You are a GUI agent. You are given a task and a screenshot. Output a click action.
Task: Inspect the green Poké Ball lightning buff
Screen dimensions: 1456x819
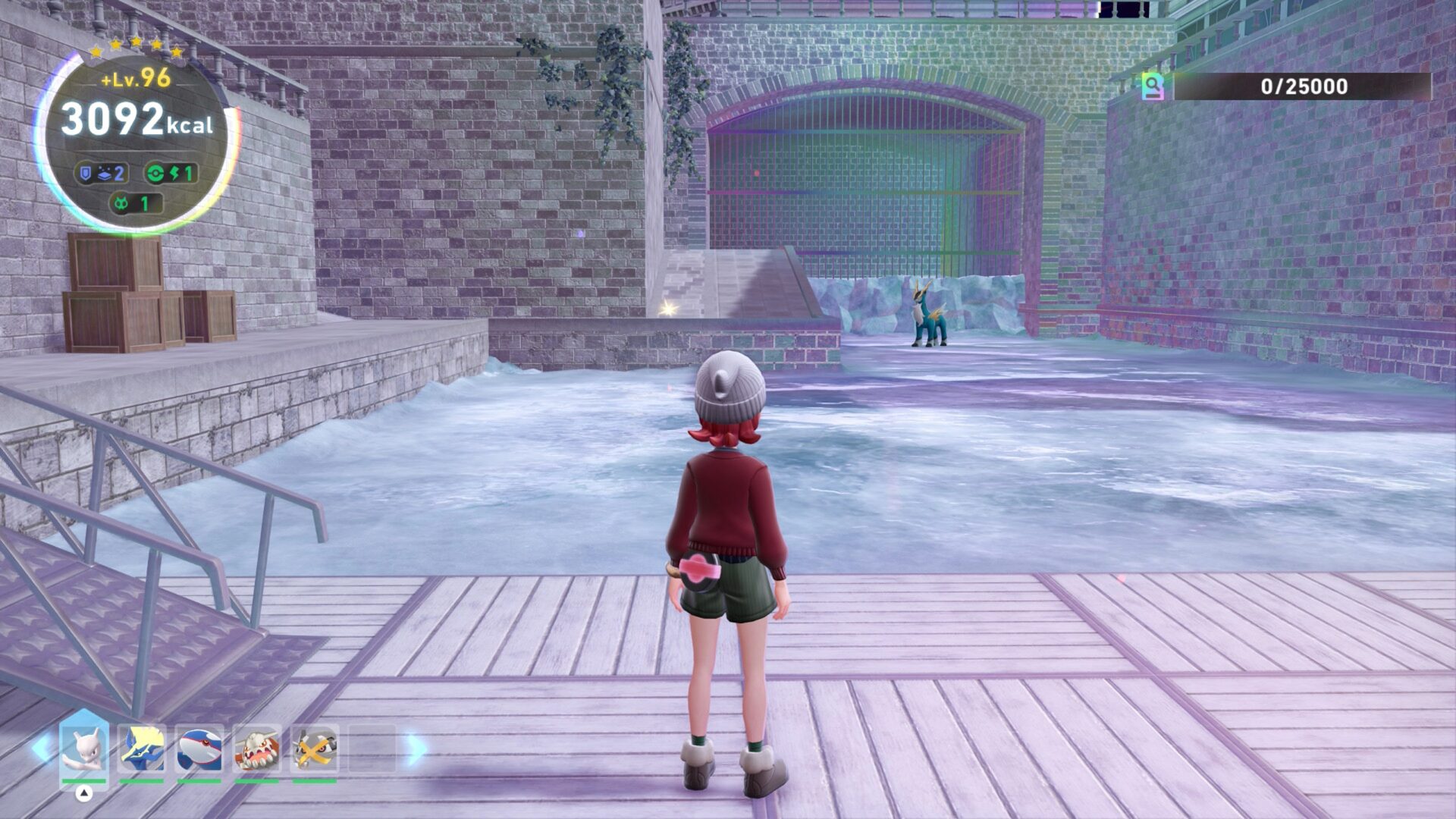click(171, 173)
